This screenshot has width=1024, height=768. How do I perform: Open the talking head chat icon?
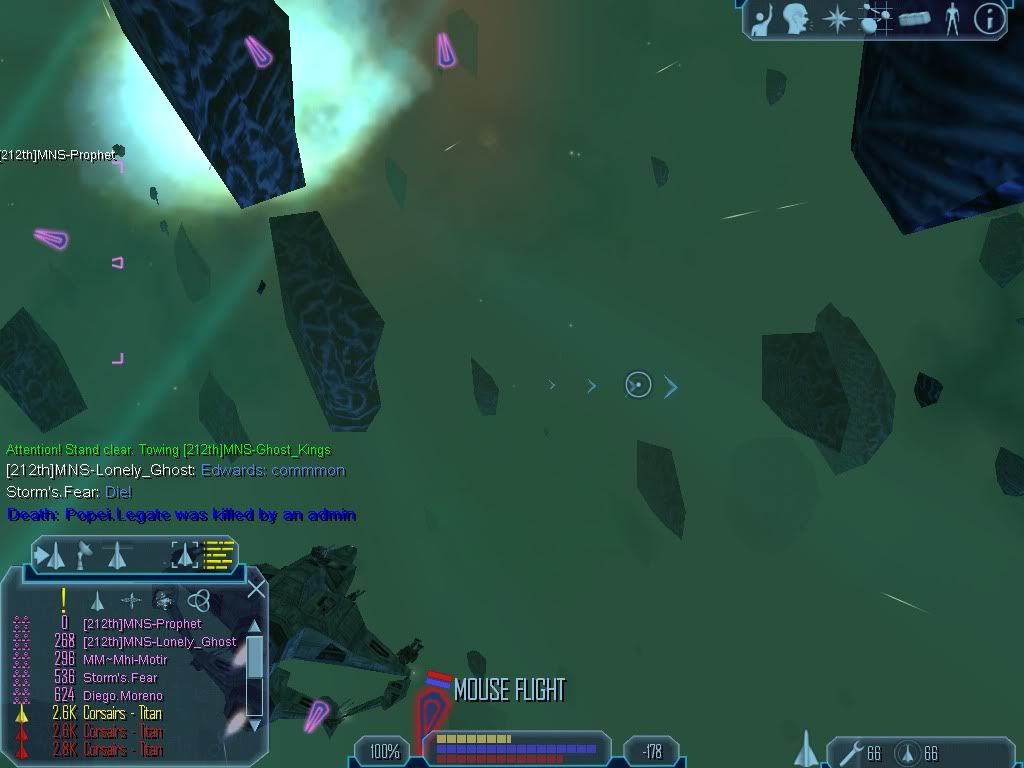click(x=797, y=18)
